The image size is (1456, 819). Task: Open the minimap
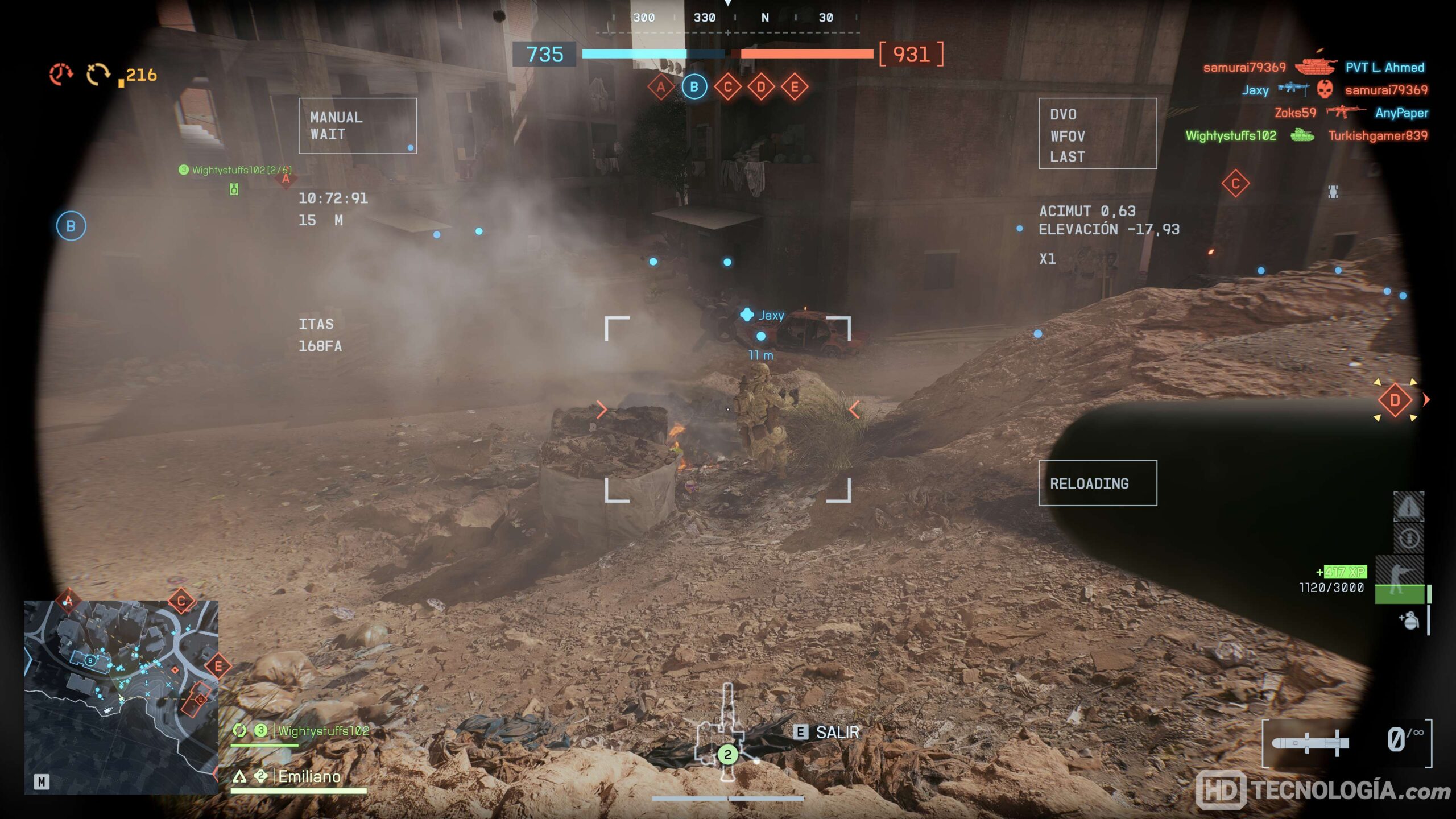(x=121, y=697)
